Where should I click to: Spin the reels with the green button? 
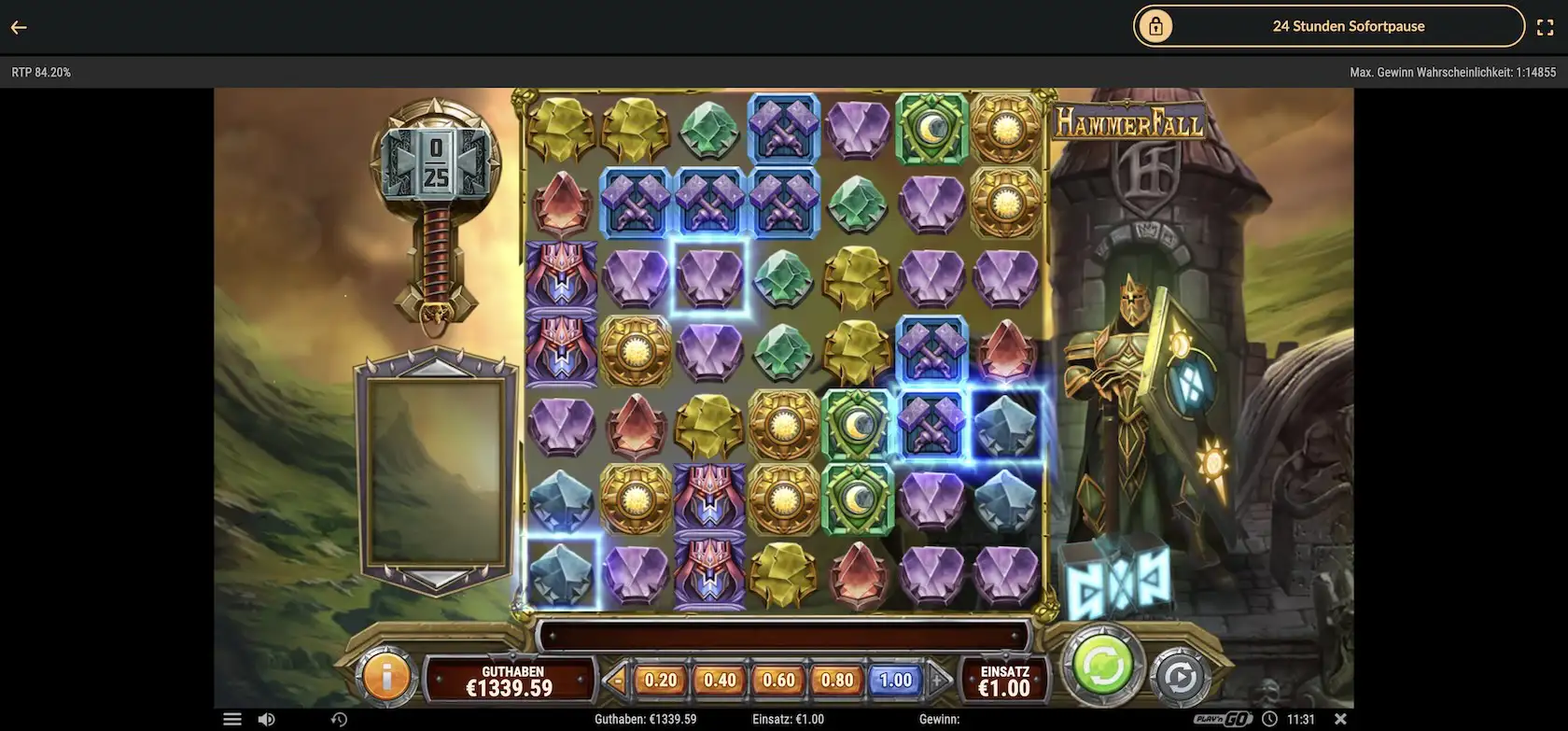[x=1102, y=667]
